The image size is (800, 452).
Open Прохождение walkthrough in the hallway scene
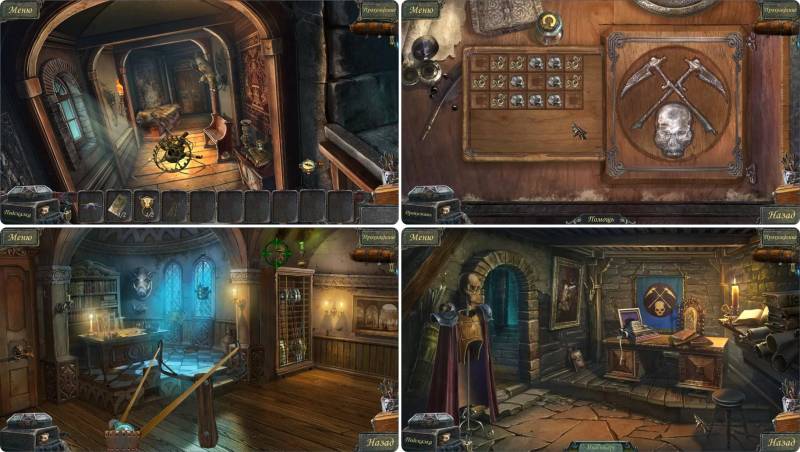tap(378, 11)
